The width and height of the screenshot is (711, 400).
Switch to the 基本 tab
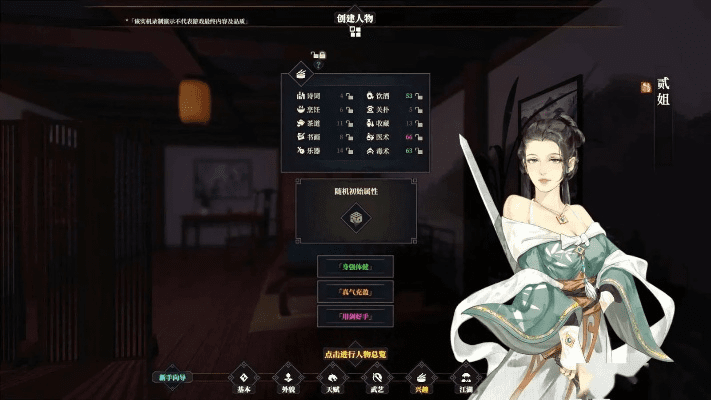[x=243, y=377]
